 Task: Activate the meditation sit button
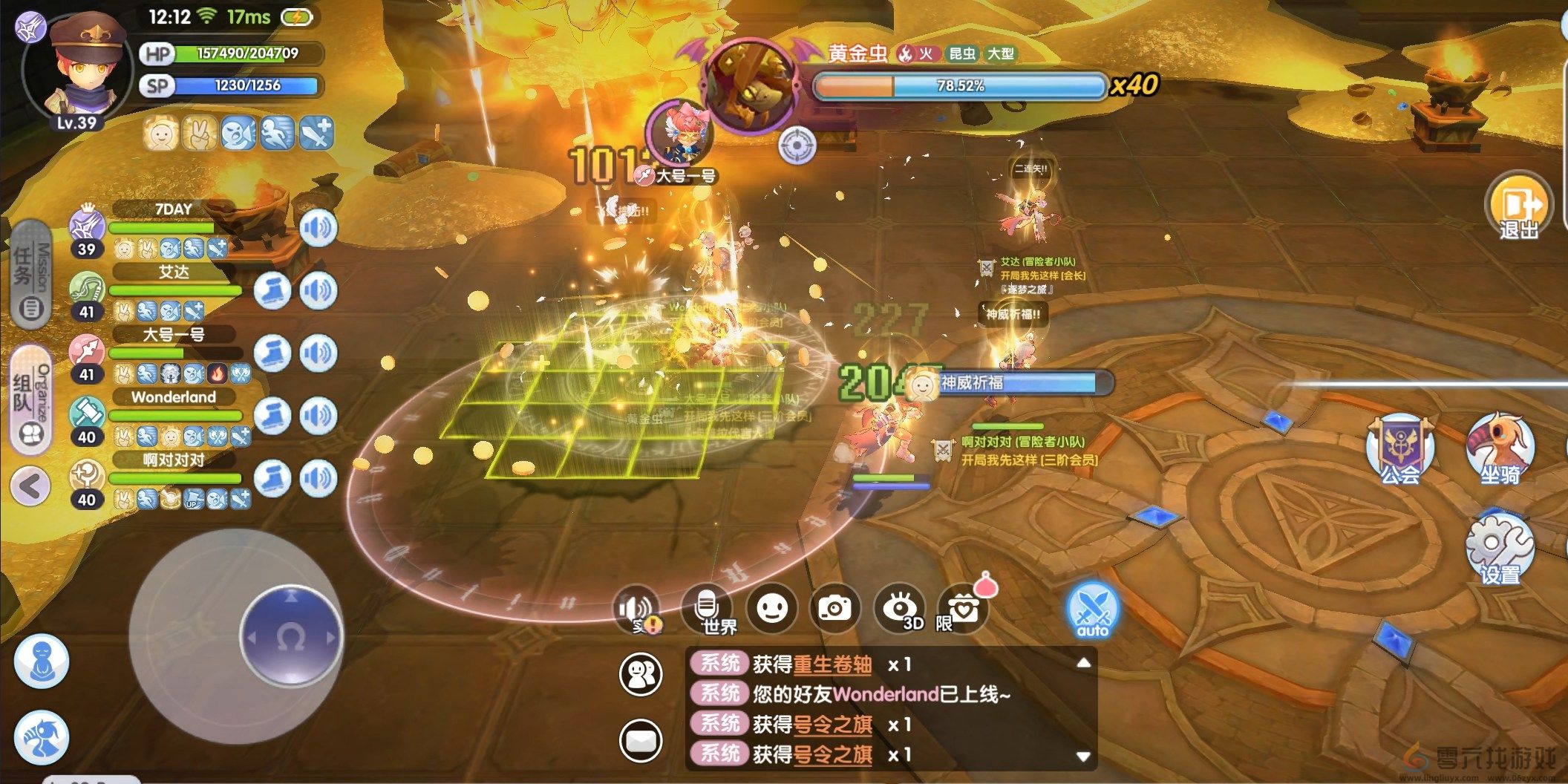(x=42, y=661)
